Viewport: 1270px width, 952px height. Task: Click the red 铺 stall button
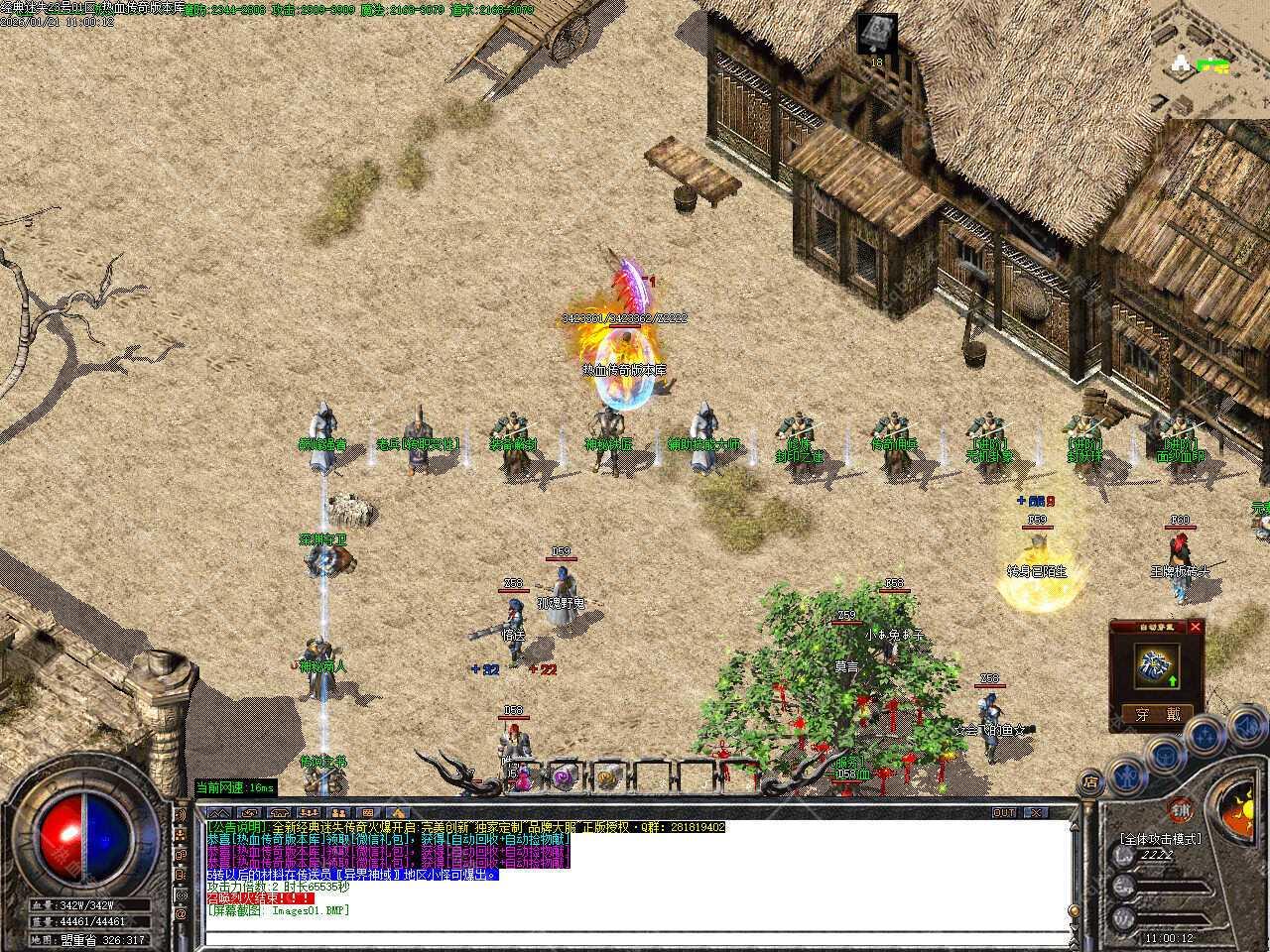point(1180,808)
